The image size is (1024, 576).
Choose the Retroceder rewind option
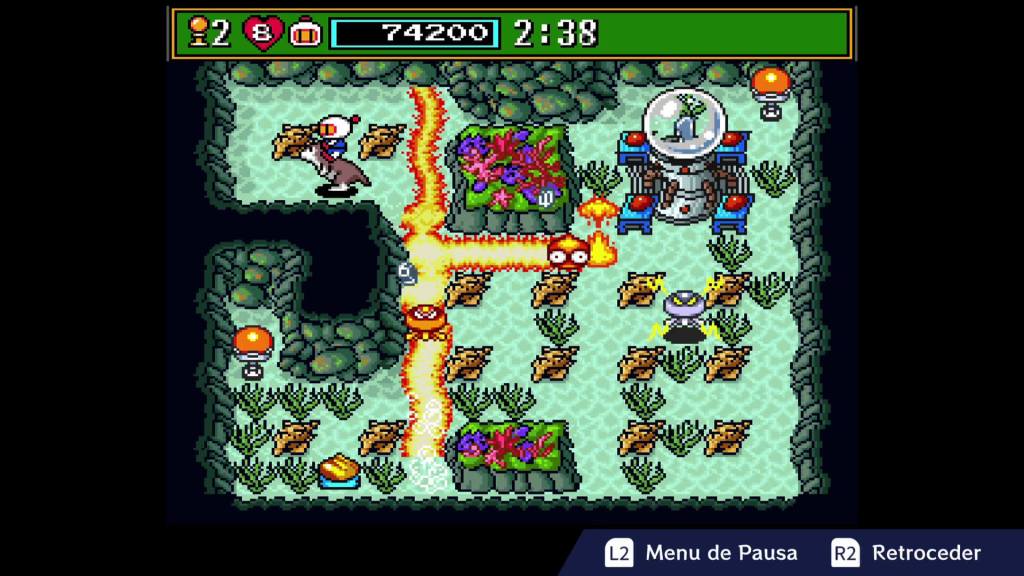(906, 553)
